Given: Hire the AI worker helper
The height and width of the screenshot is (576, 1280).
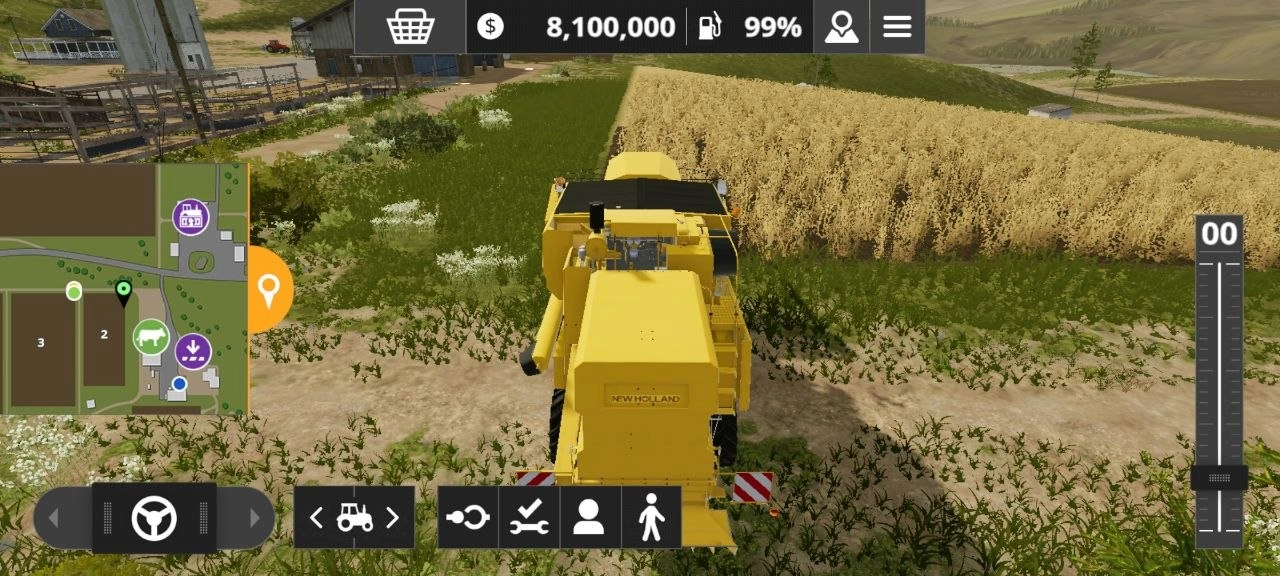Looking at the screenshot, I should [590, 517].
